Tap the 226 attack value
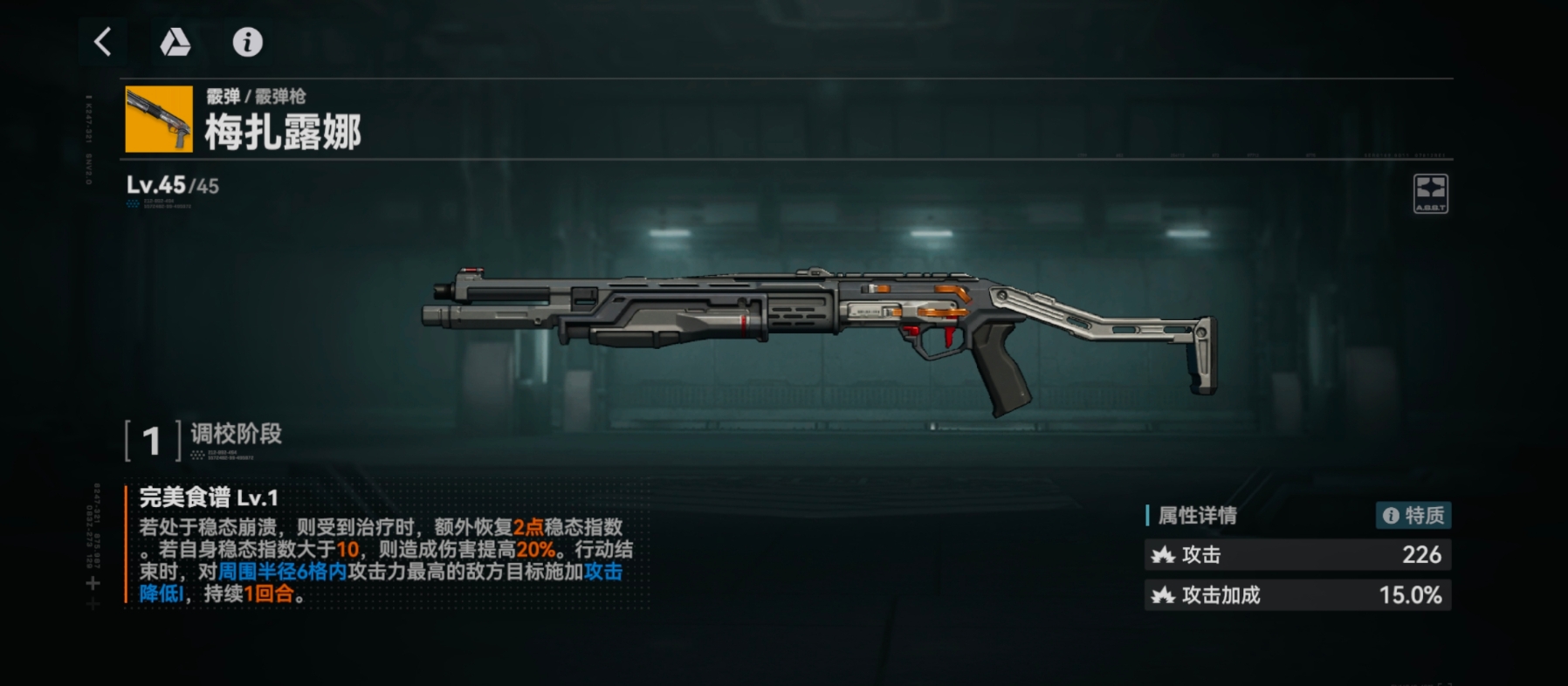The height and width of the screenshot is (686, 1568). [x=1423, y=555]
